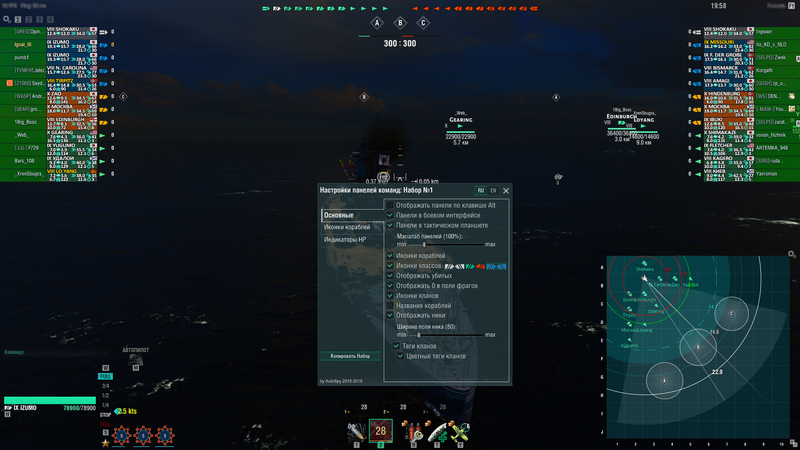Enable Отображать панели по клавише Alt
Viewport: 800px width, 450px height.
[391, 205]
